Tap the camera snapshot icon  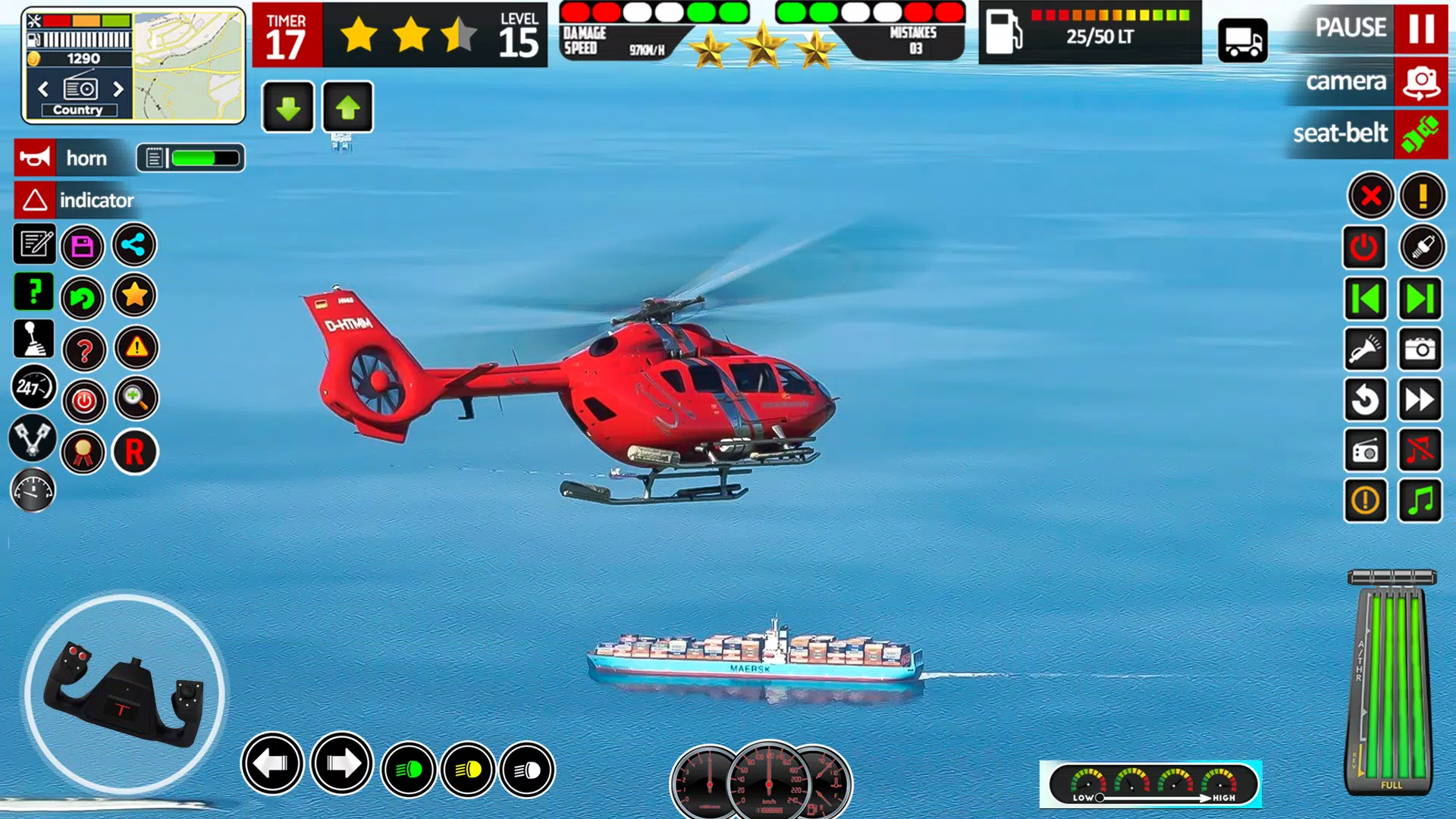click(x=1421, y=349)
